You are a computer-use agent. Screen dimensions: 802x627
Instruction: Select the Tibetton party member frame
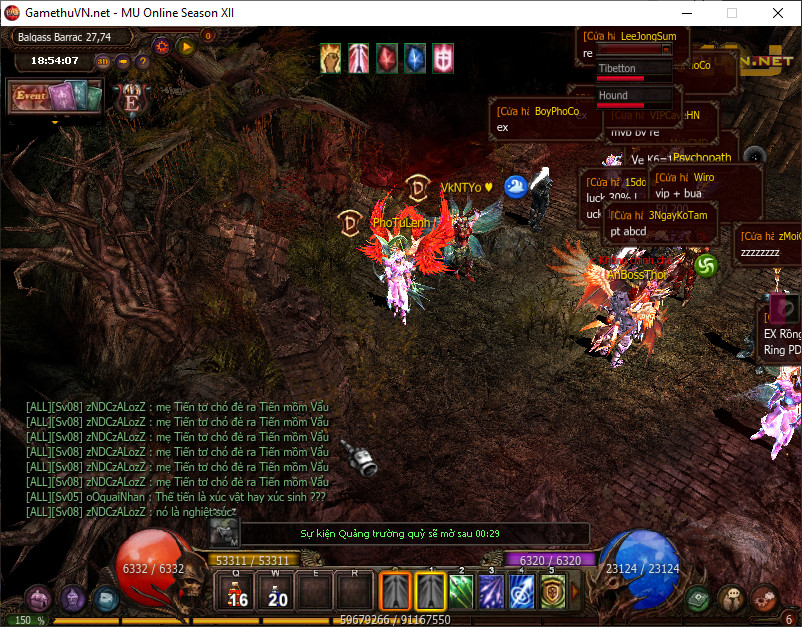click(634, 71)
